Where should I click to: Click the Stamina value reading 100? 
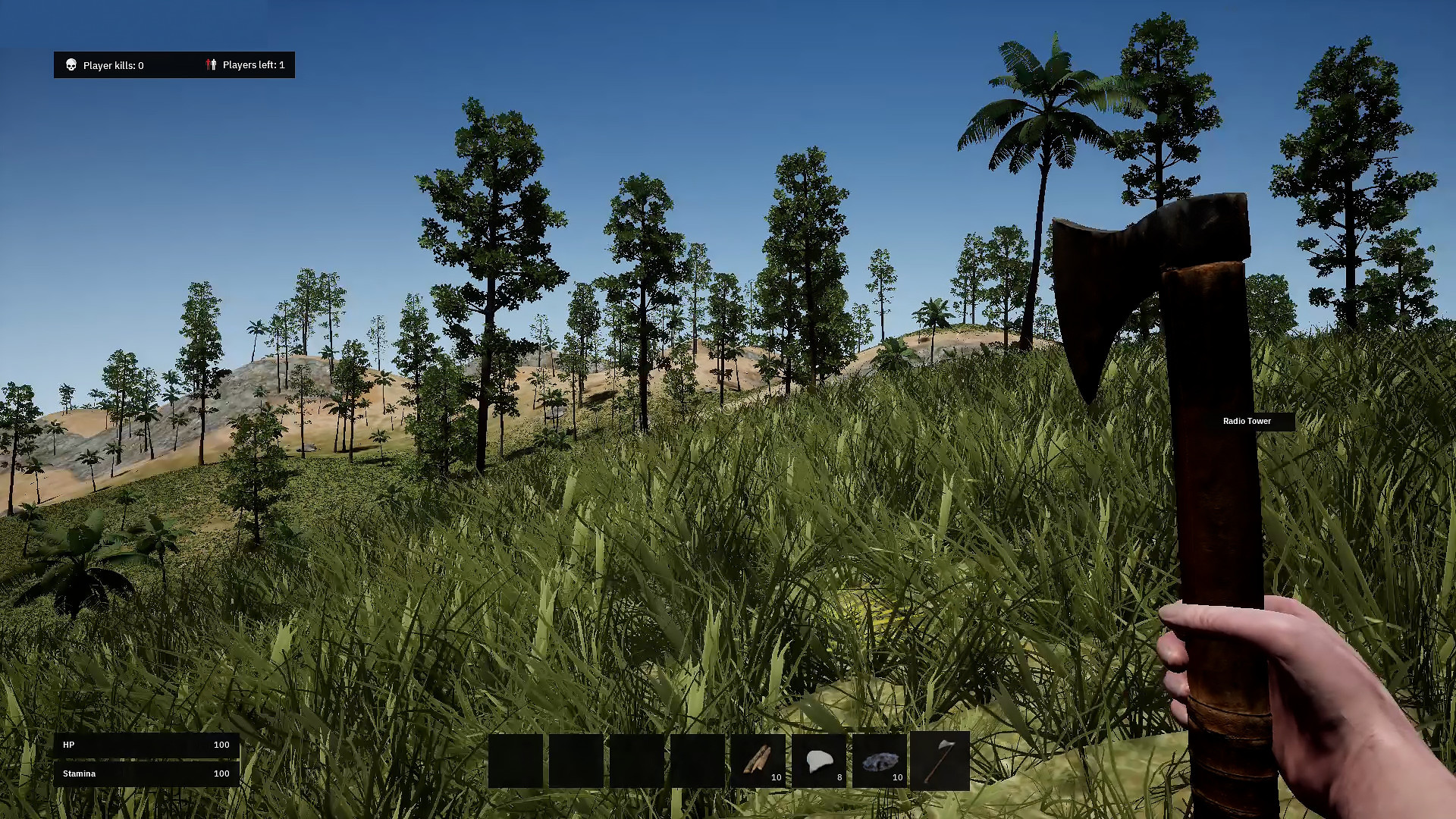click(x=221, y=773)
